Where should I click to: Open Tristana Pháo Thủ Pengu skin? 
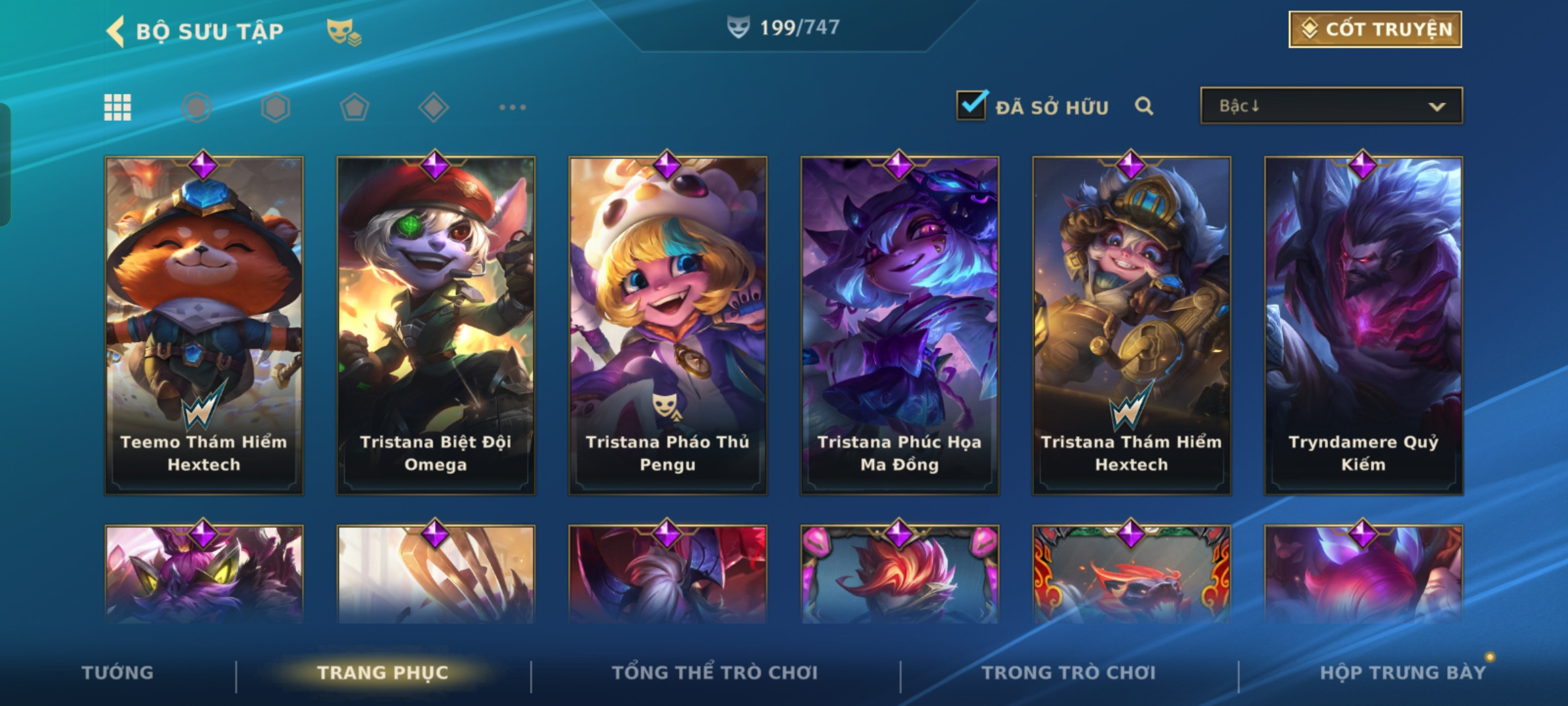pyautogui.click(x=668, y=325)
